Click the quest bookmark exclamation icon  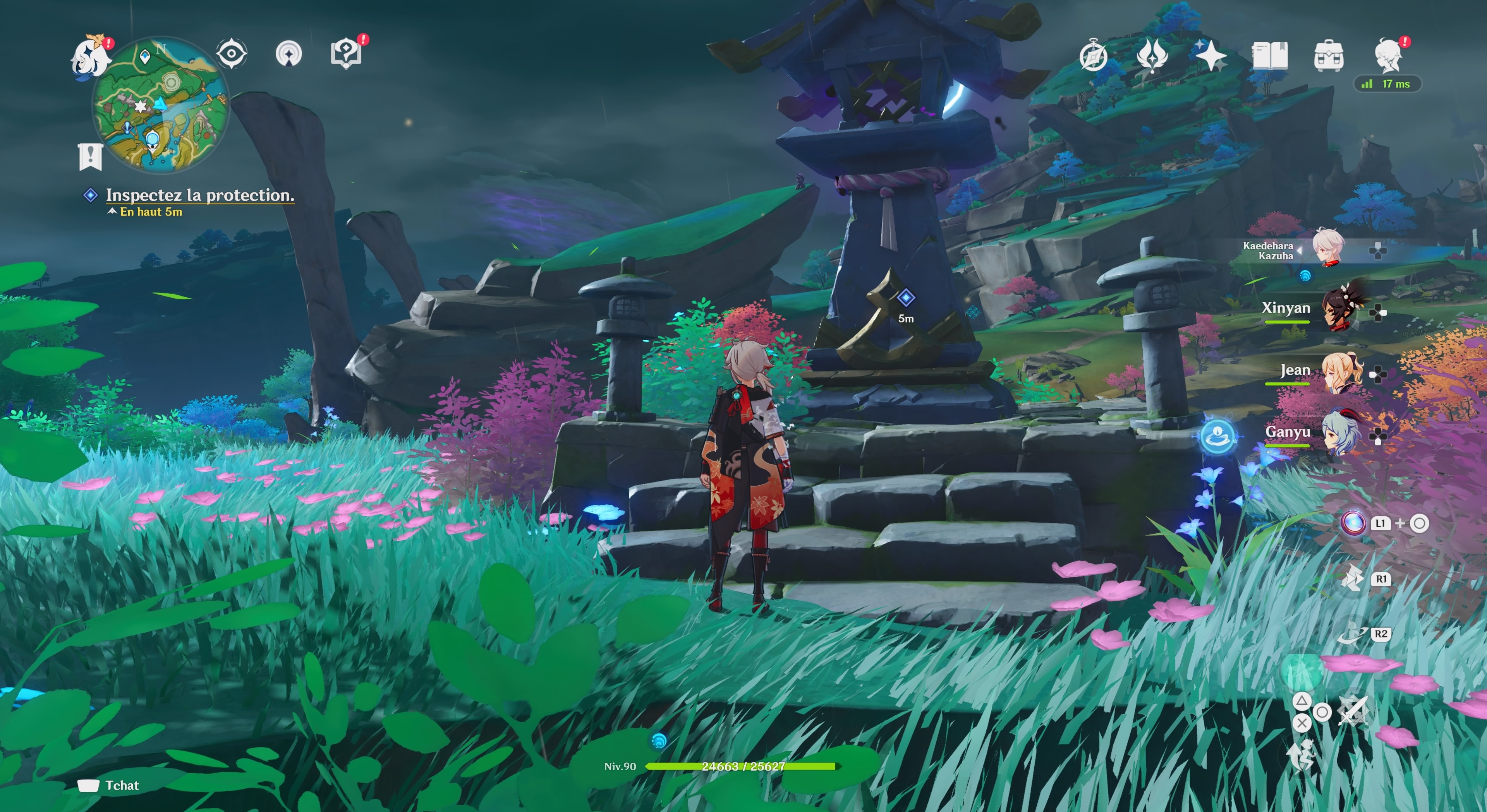click(90, 156)
